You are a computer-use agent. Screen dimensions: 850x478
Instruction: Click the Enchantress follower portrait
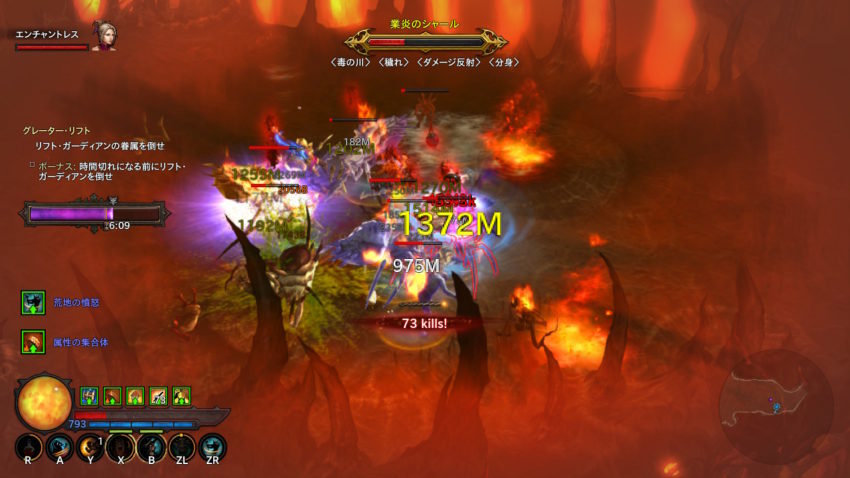(x=104, y=34)
